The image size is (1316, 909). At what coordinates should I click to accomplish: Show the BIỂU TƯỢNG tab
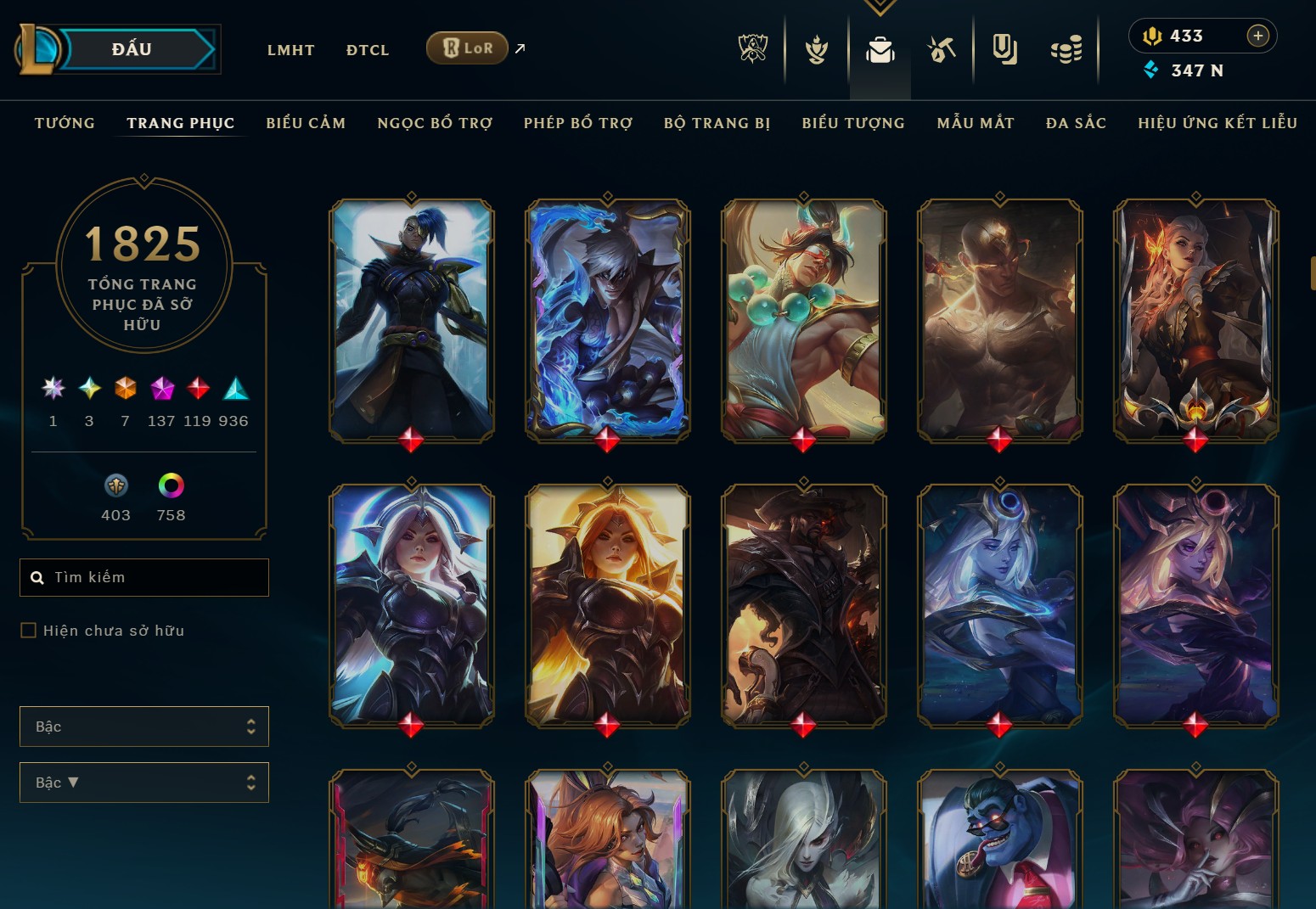coord(853,123)
